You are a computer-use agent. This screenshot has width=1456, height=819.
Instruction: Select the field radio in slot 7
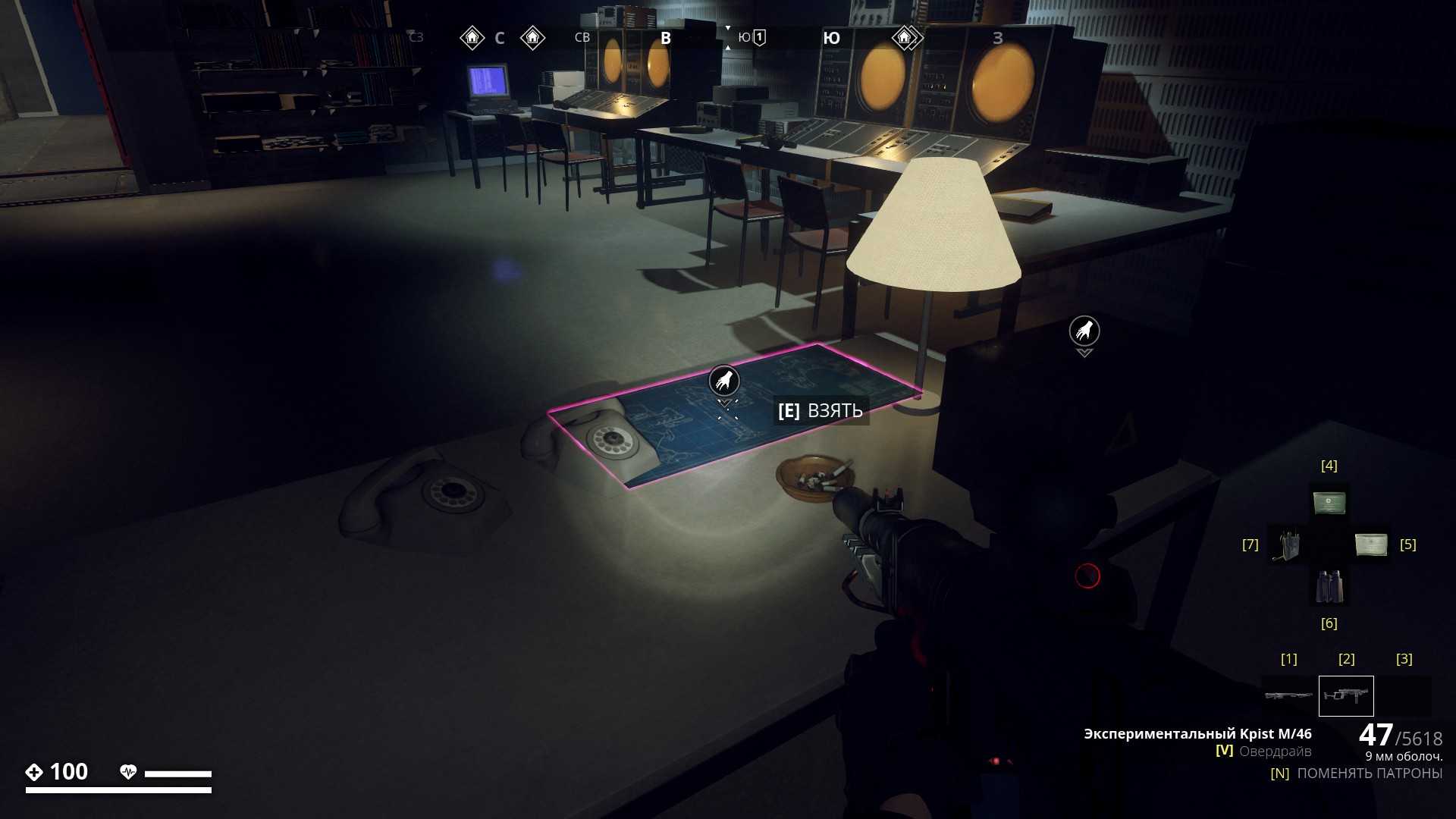1285,544
